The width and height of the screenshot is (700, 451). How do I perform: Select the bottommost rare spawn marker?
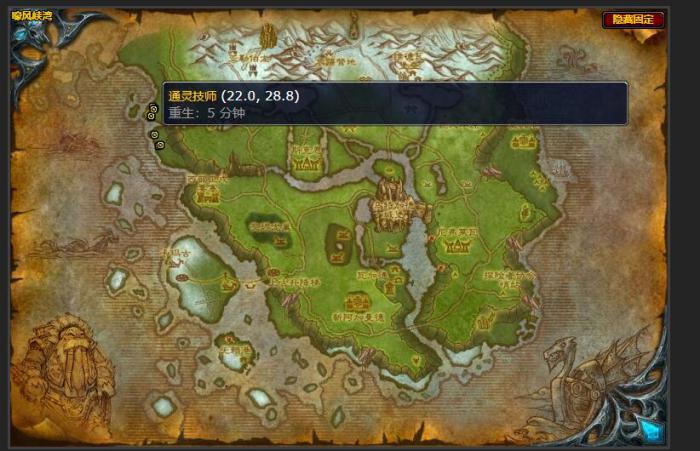tap(160, 145)
